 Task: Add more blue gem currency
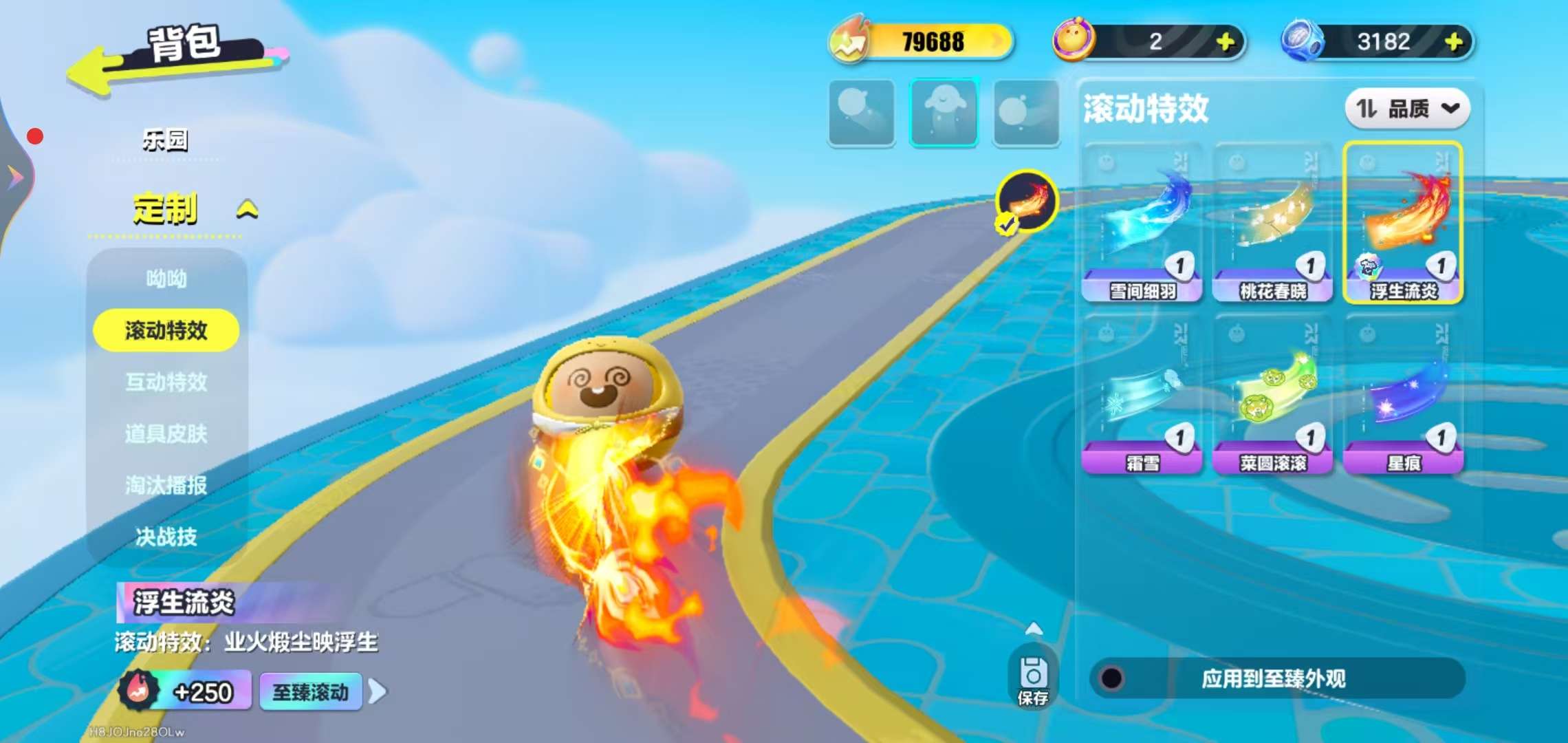(x=1454, y=42)
